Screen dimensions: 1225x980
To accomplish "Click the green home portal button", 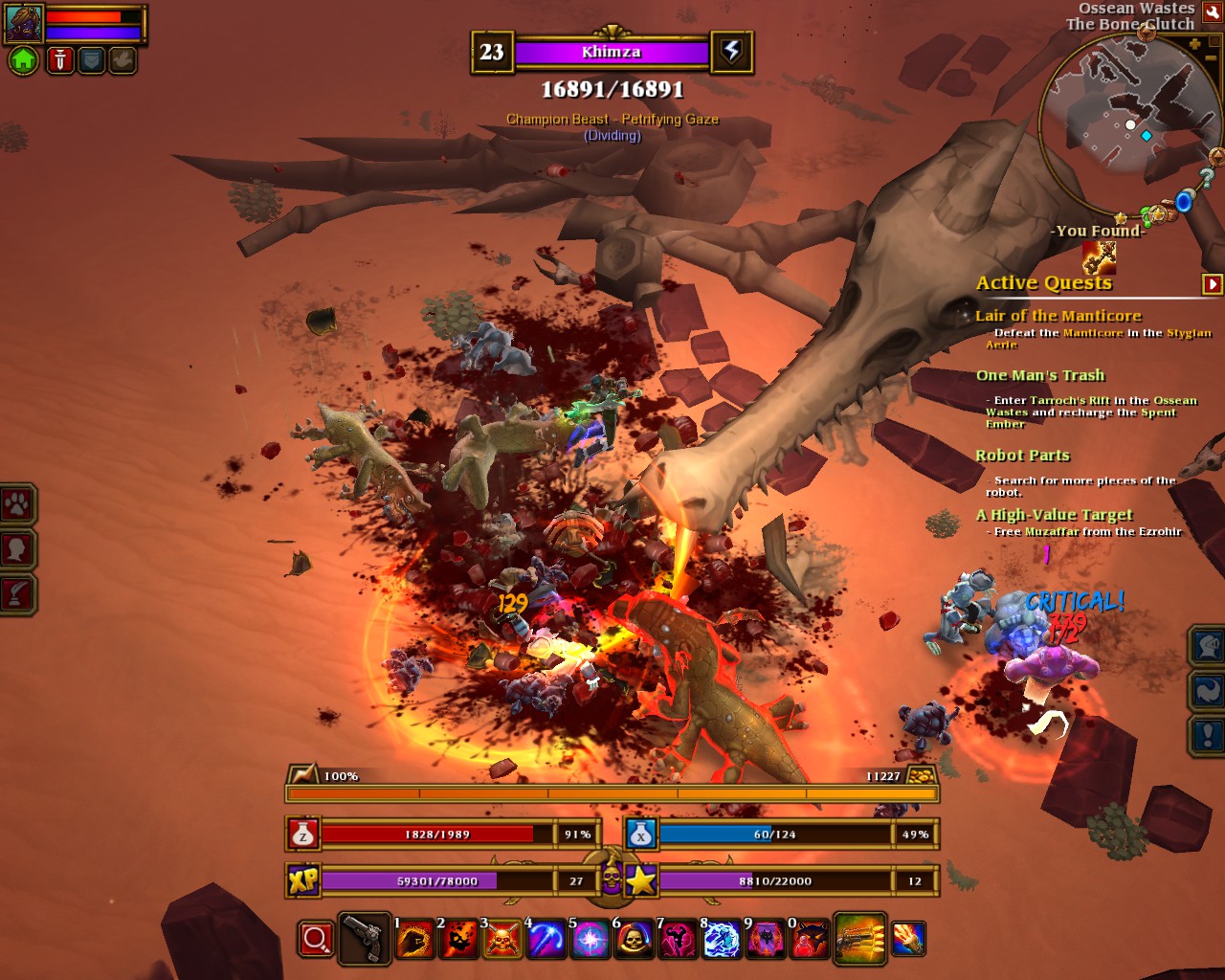I will (23, 60).
